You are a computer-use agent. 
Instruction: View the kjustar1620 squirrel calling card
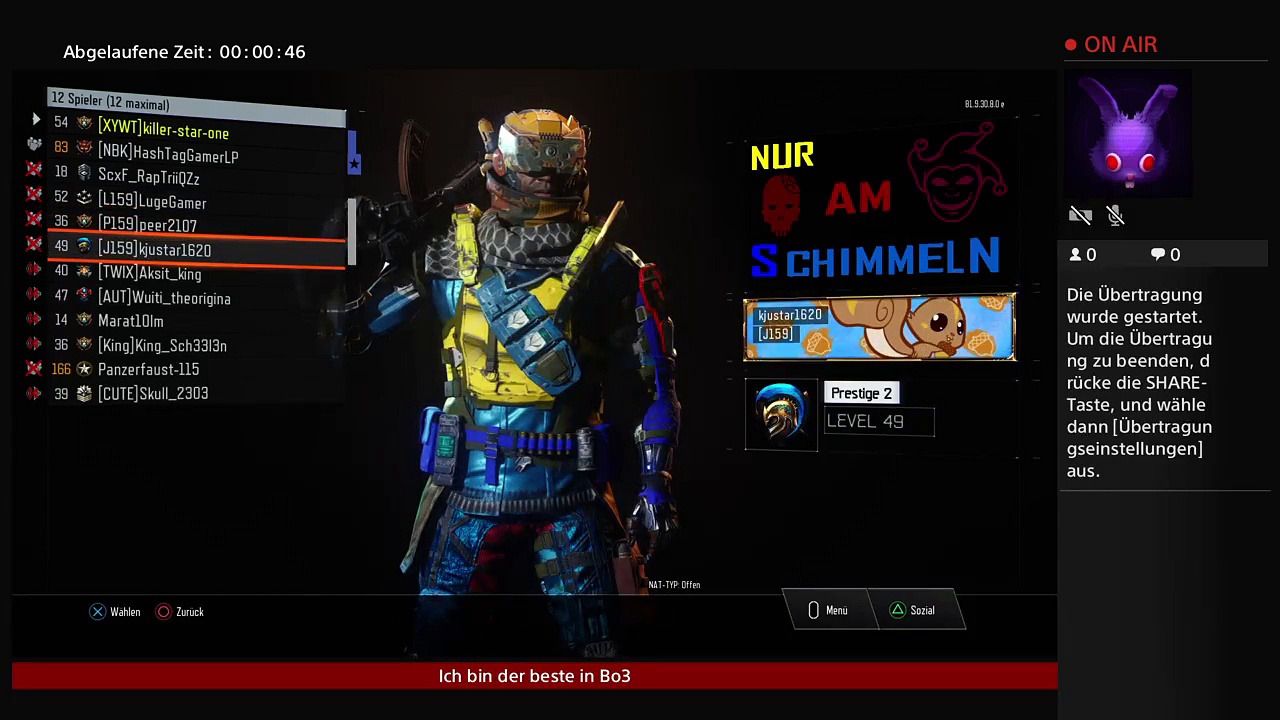879,327
